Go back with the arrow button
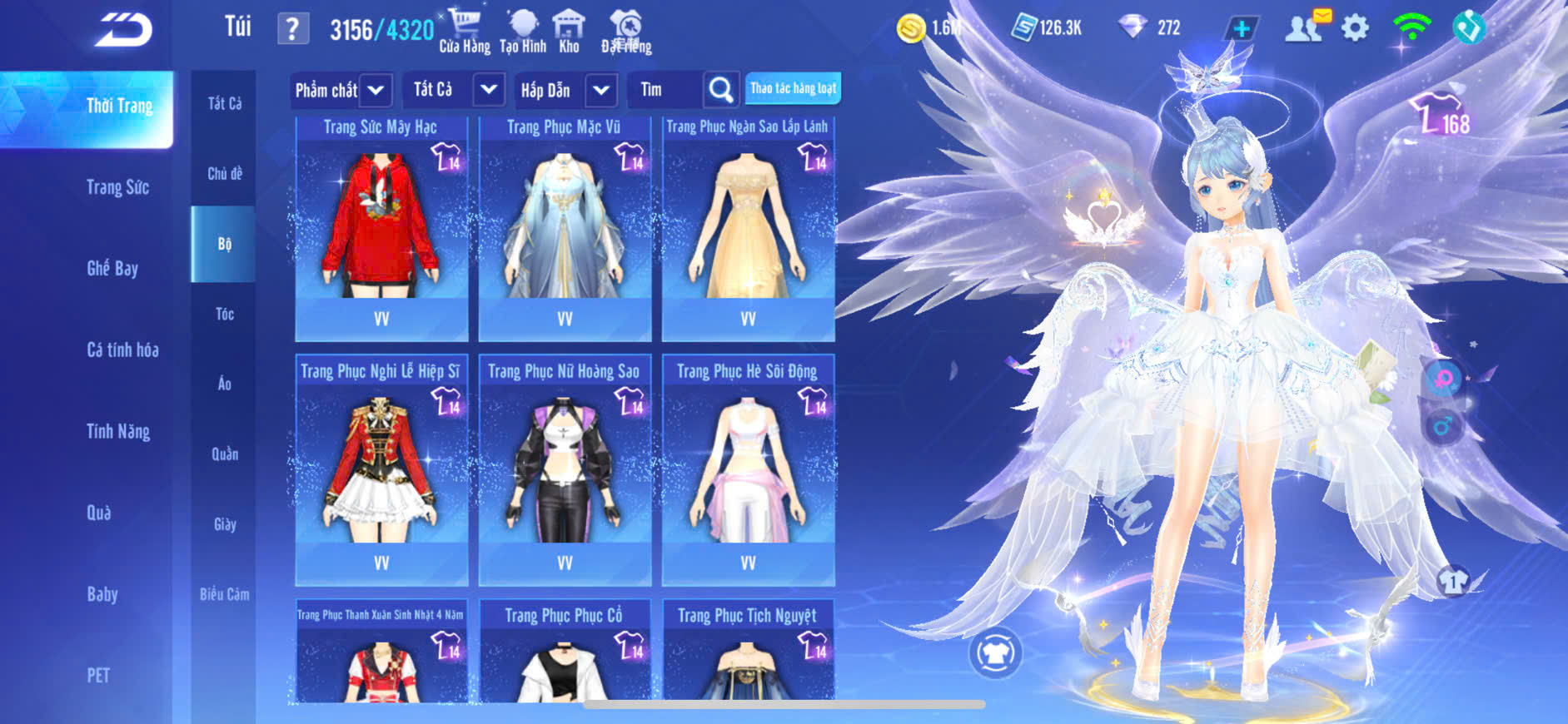This screenshot has width=1568, height=724. 123,30
